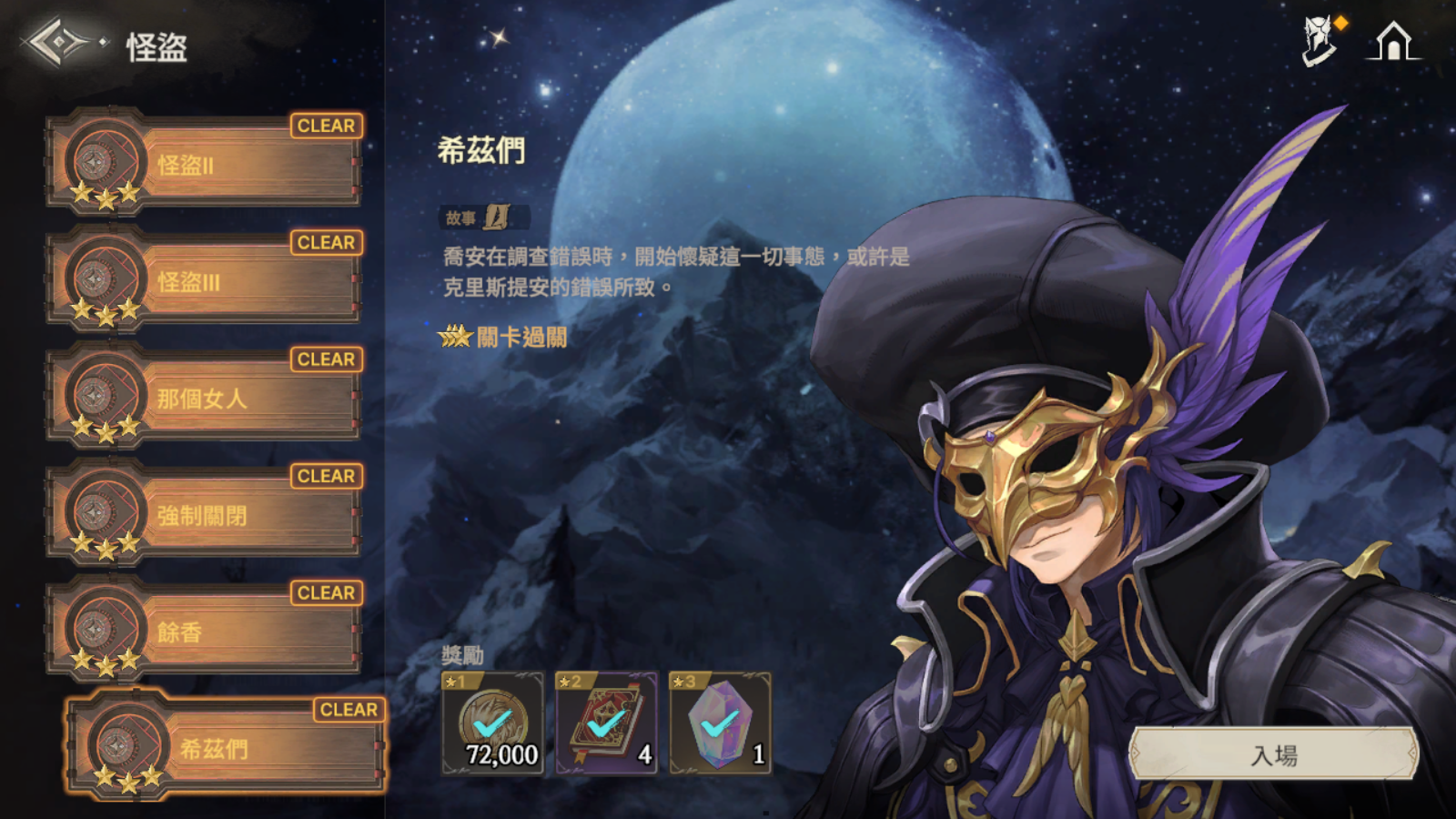Click the 入場 enter button
Screen dimensions: 1456x819
(1273, 754)
